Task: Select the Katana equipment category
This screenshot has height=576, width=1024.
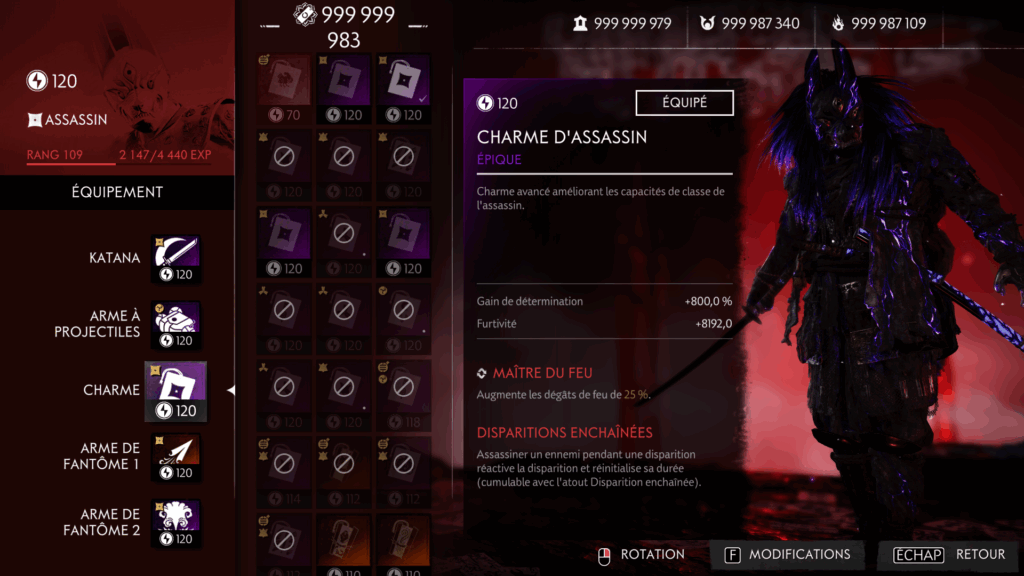Action: [176, 259]
